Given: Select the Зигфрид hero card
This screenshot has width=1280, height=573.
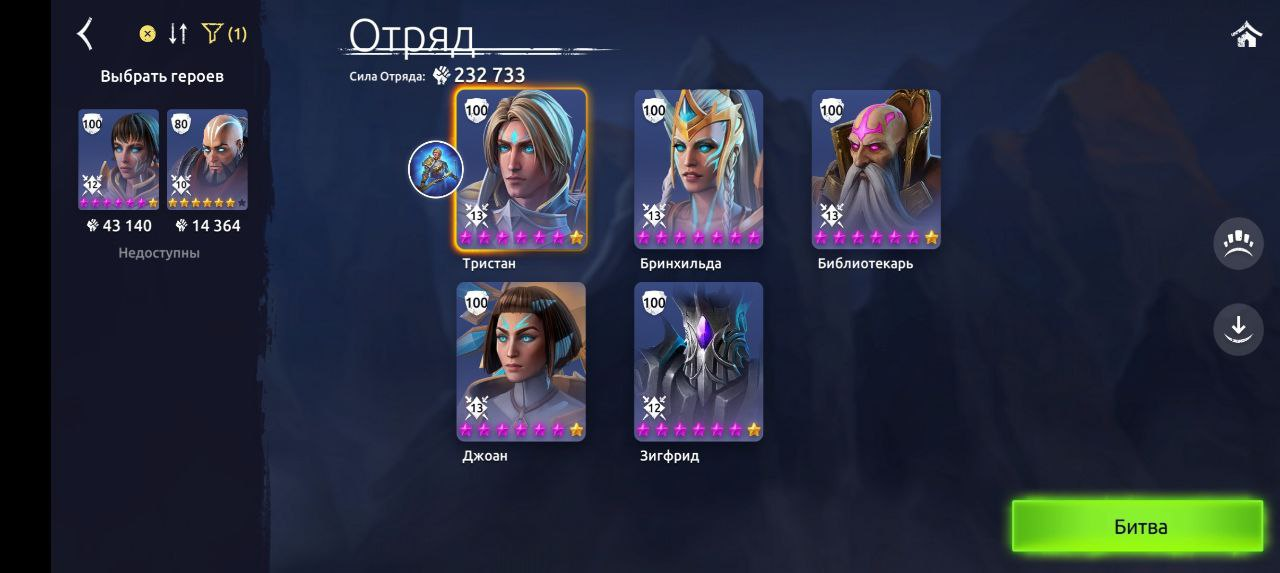Looking at the screenshot, I should point(698,360).
